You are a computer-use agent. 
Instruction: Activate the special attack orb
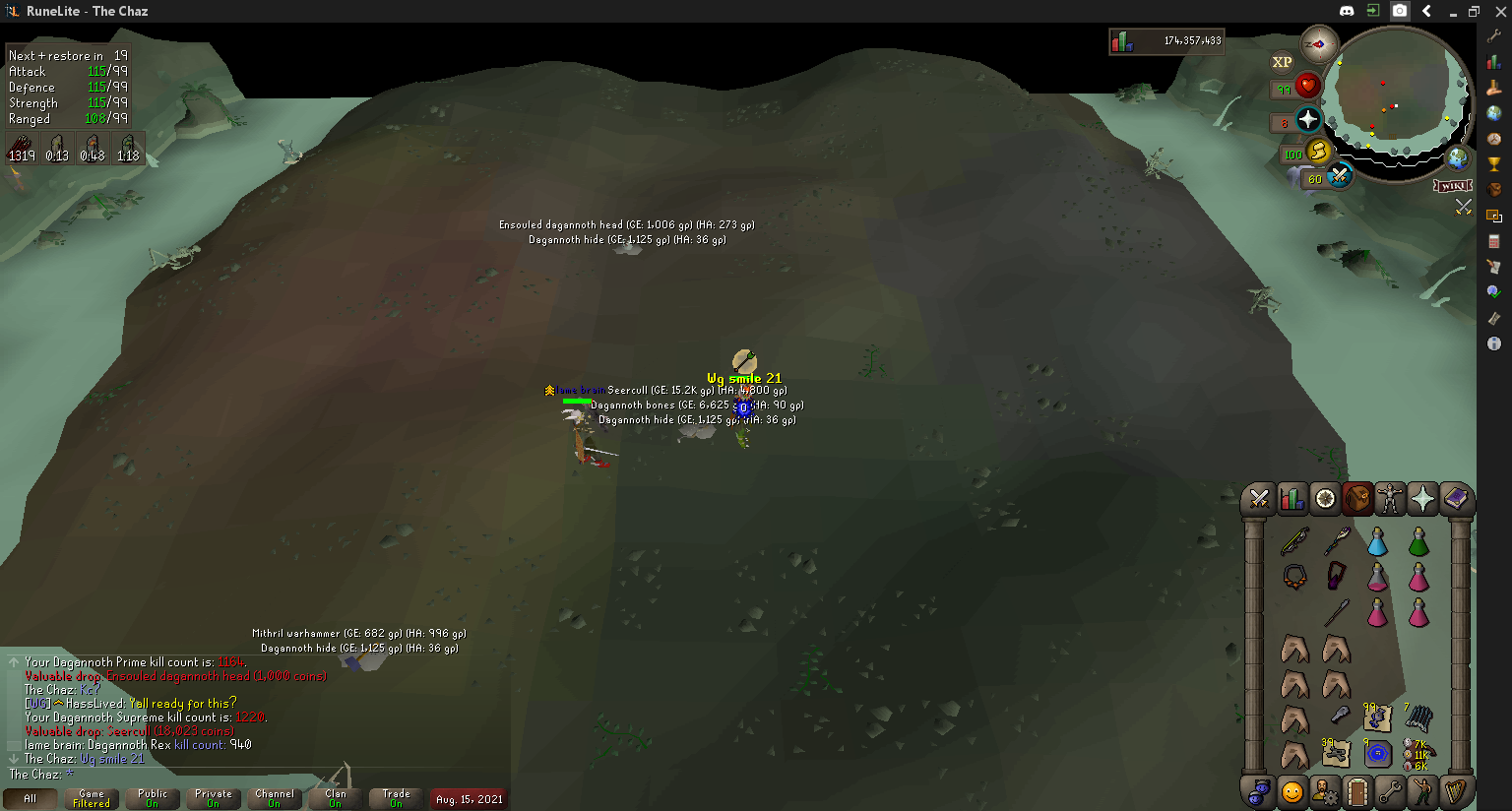1339,176
